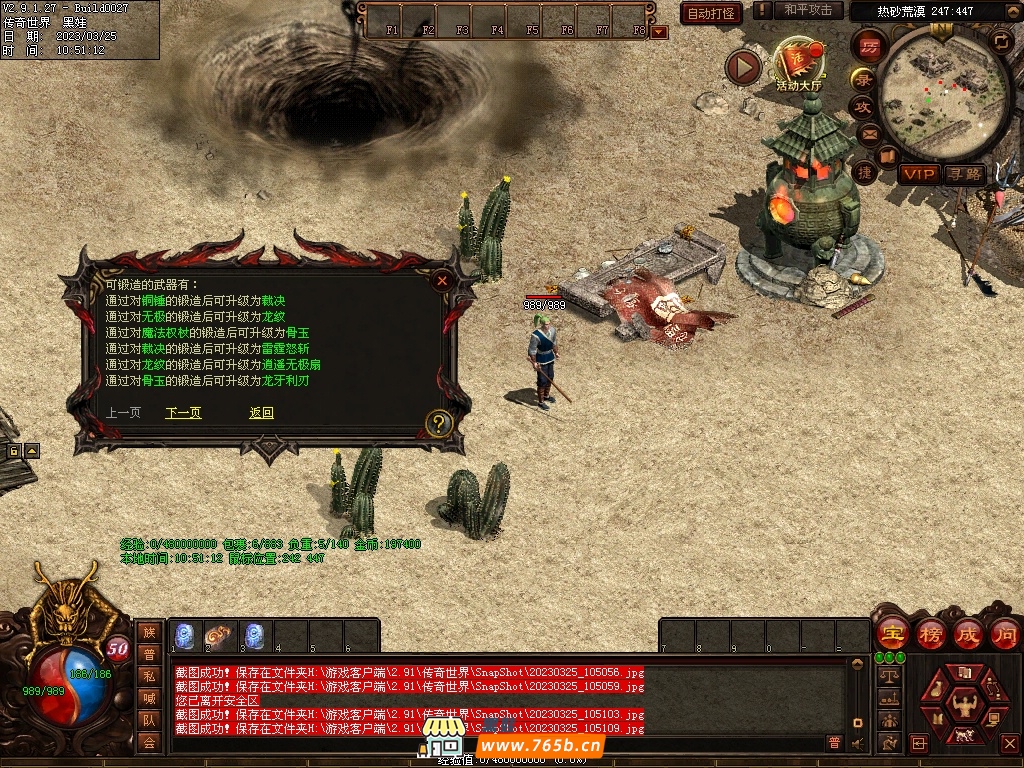Screen dimensions: 1024x768
Task: Open the F-key bar dropdown arrow
Action: pyautogui.click(x=659, y=32)
